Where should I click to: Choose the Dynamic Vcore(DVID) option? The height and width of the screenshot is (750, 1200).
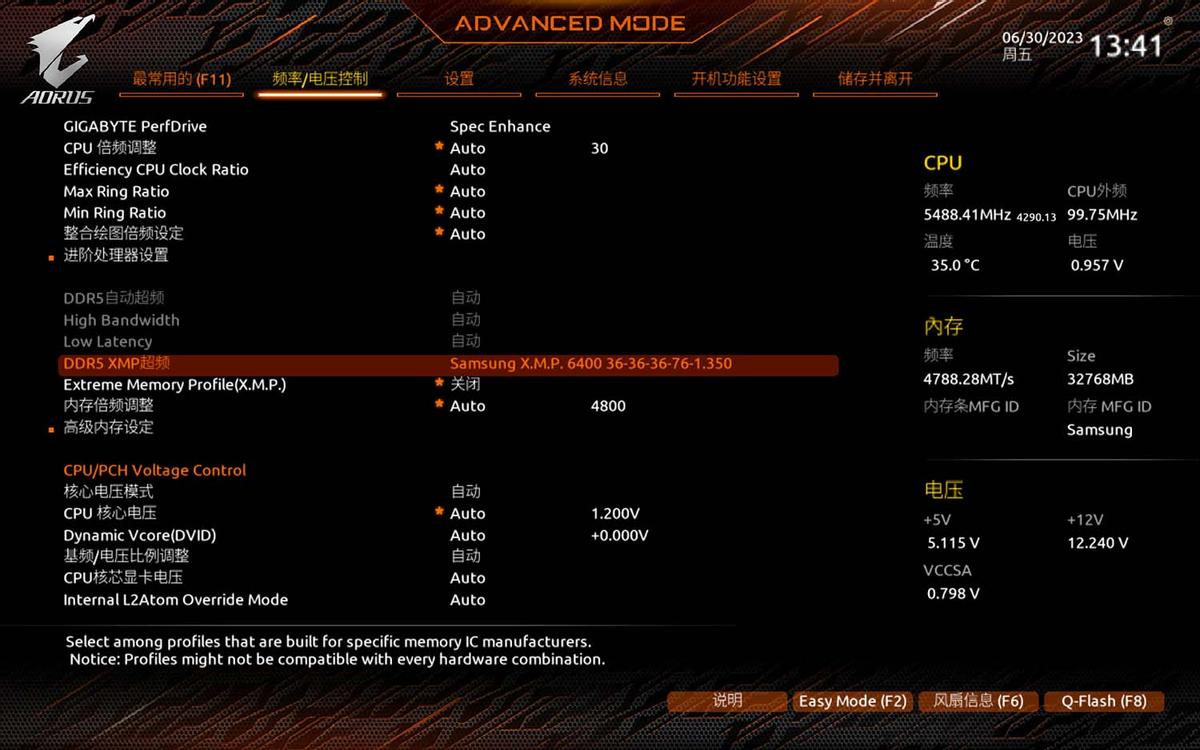140,535
